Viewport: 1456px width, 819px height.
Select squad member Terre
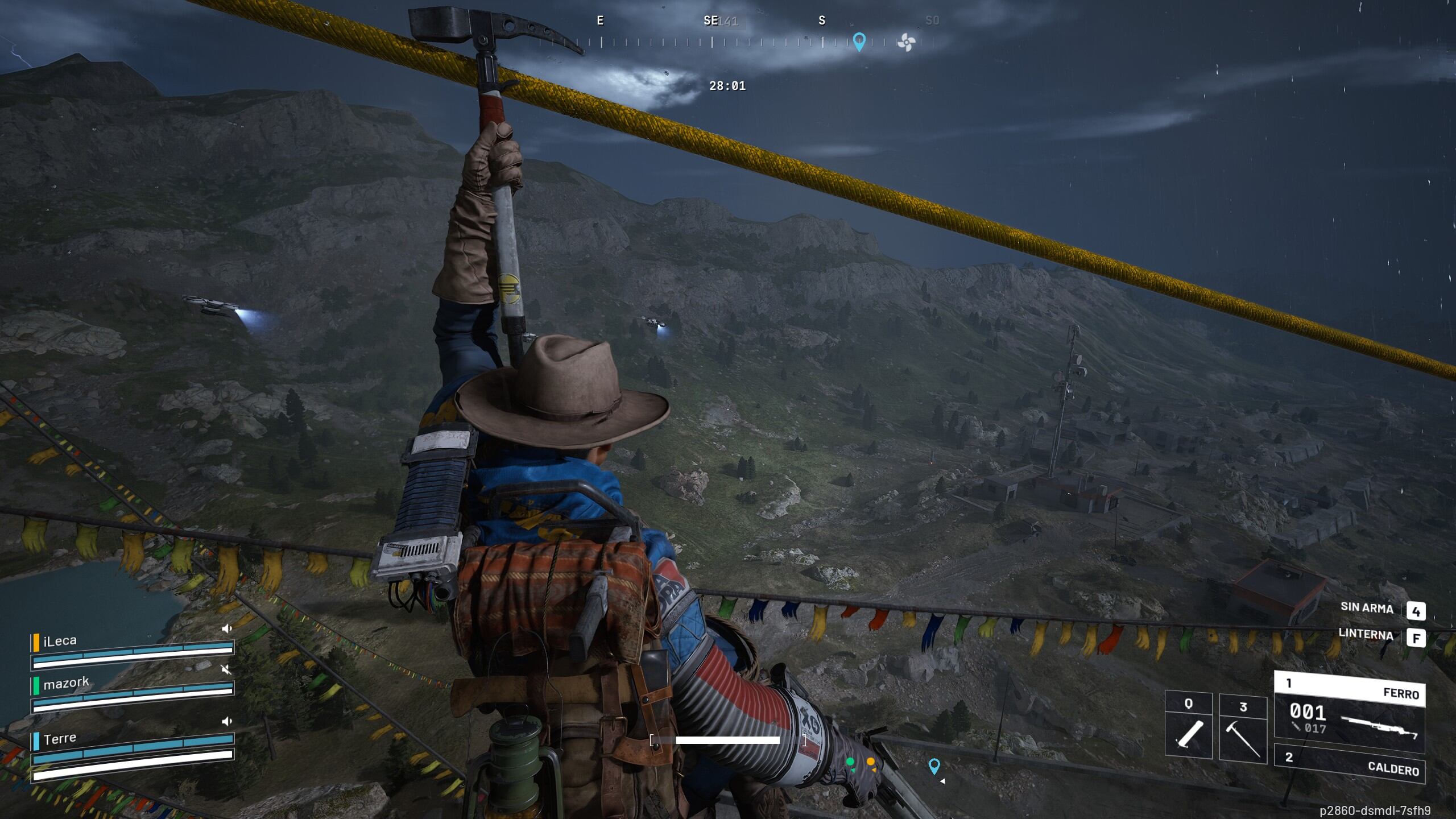[59, 739]
